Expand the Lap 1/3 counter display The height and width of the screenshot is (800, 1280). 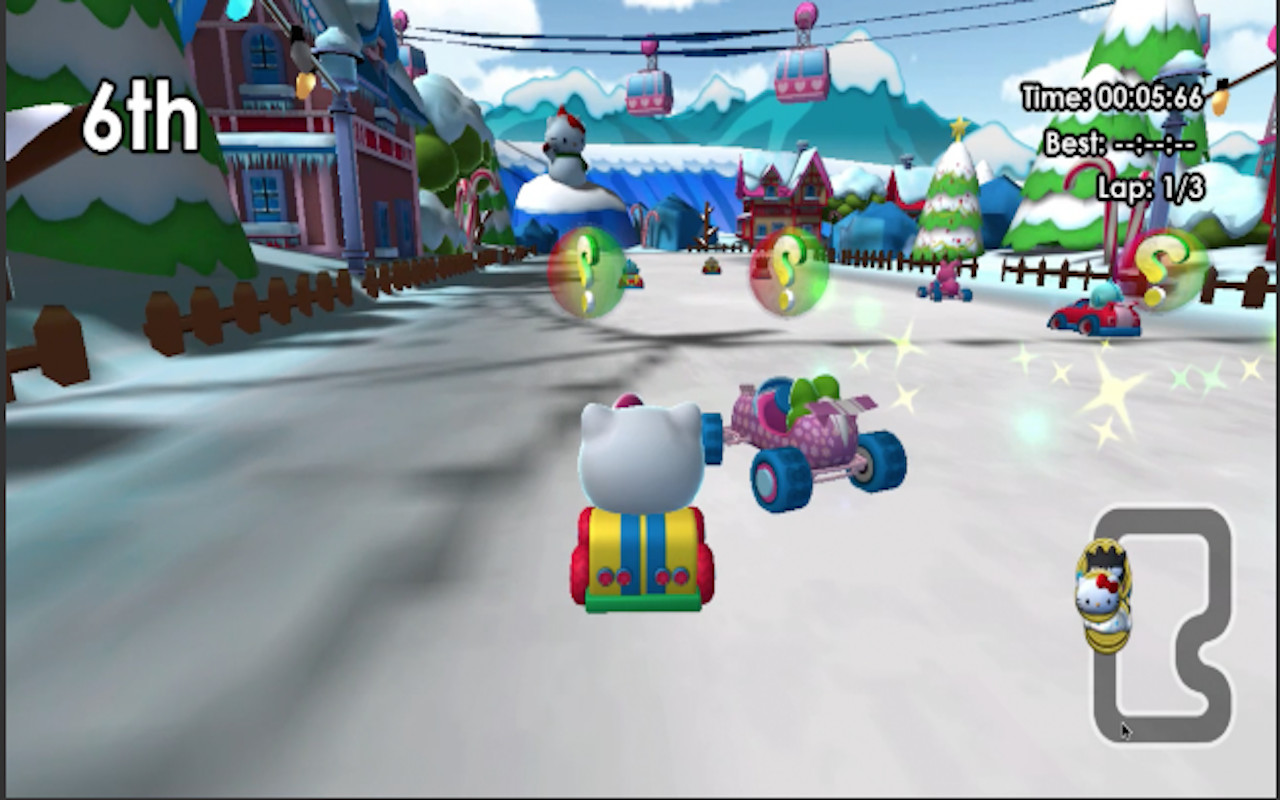pos(1148,183)
